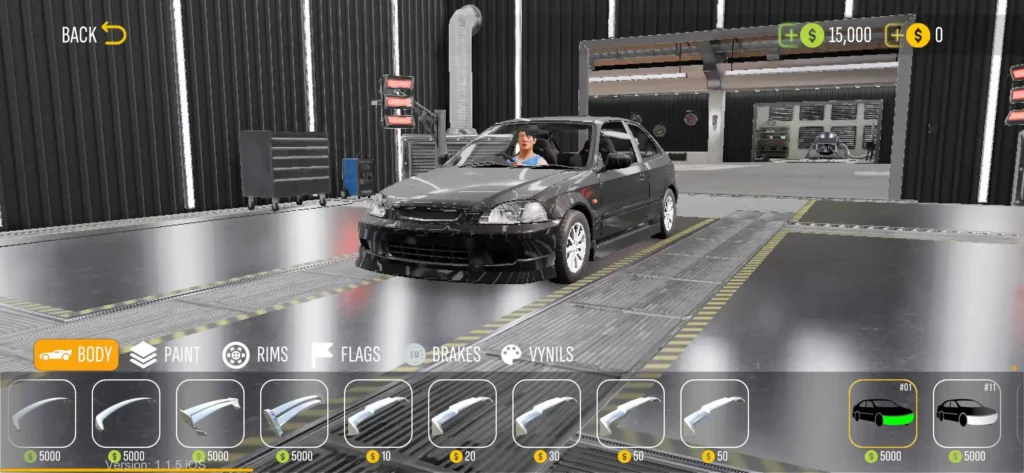Image resolution: width=1024 pixels, height=473 pixels.
Task: Switch to the PAINT tab
Action: [x=165, y=355]
